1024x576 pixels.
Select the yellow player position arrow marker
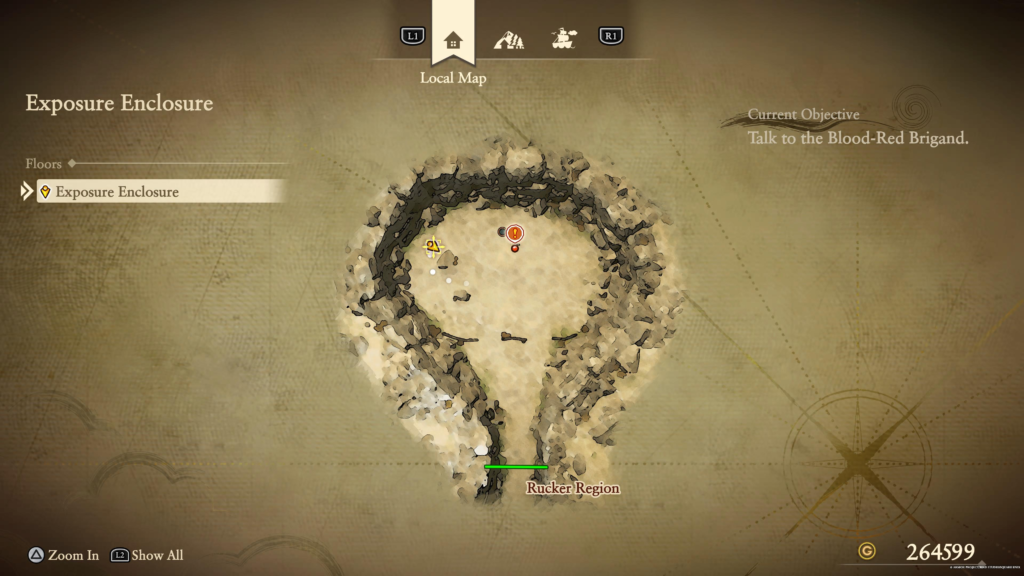pyautogui.click(x=433, y=245)
